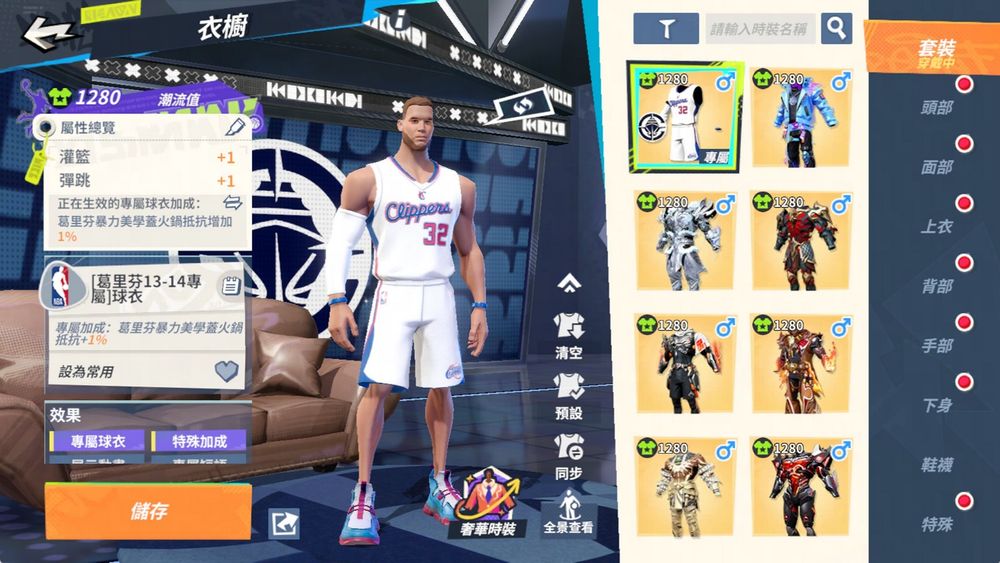Edit attributes with the pencil icon
Screen dimensions: 1000x563
(x=236, y=127)
